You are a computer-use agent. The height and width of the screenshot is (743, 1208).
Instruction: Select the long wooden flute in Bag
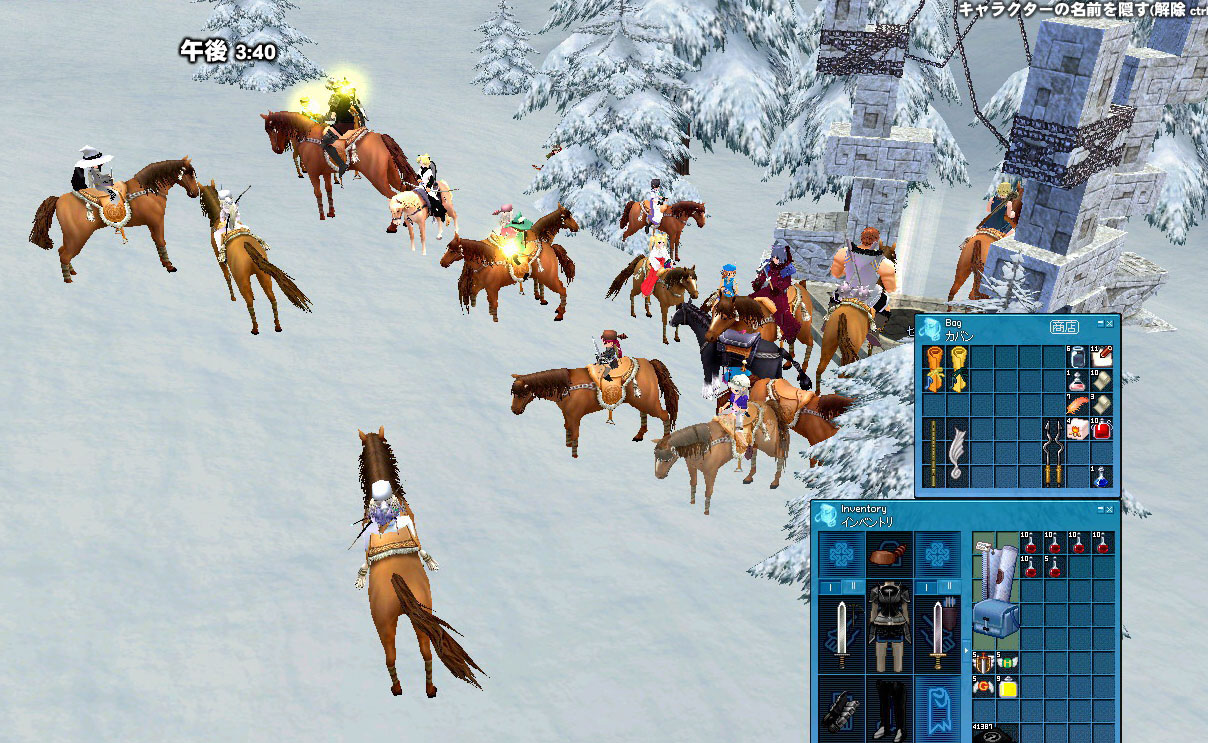[932, 452]
